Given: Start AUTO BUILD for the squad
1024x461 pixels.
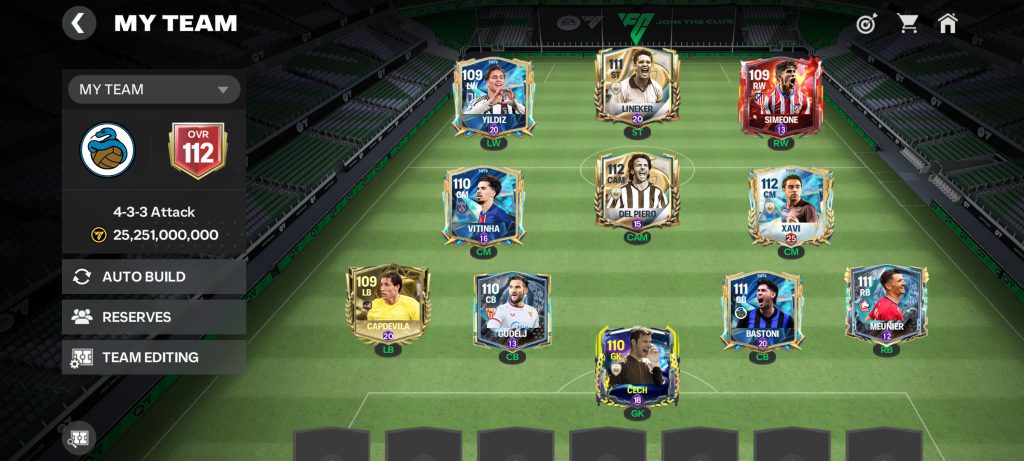Looking at the screenshot, I should 154,277.
